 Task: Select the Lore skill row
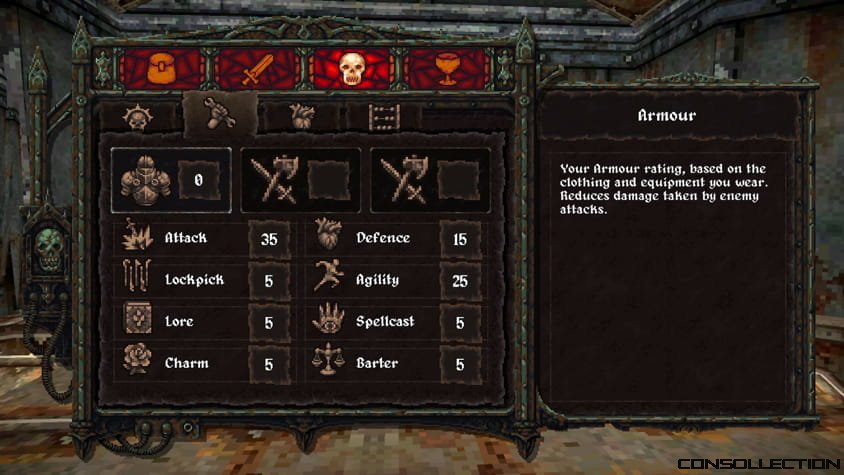[204, 322]
